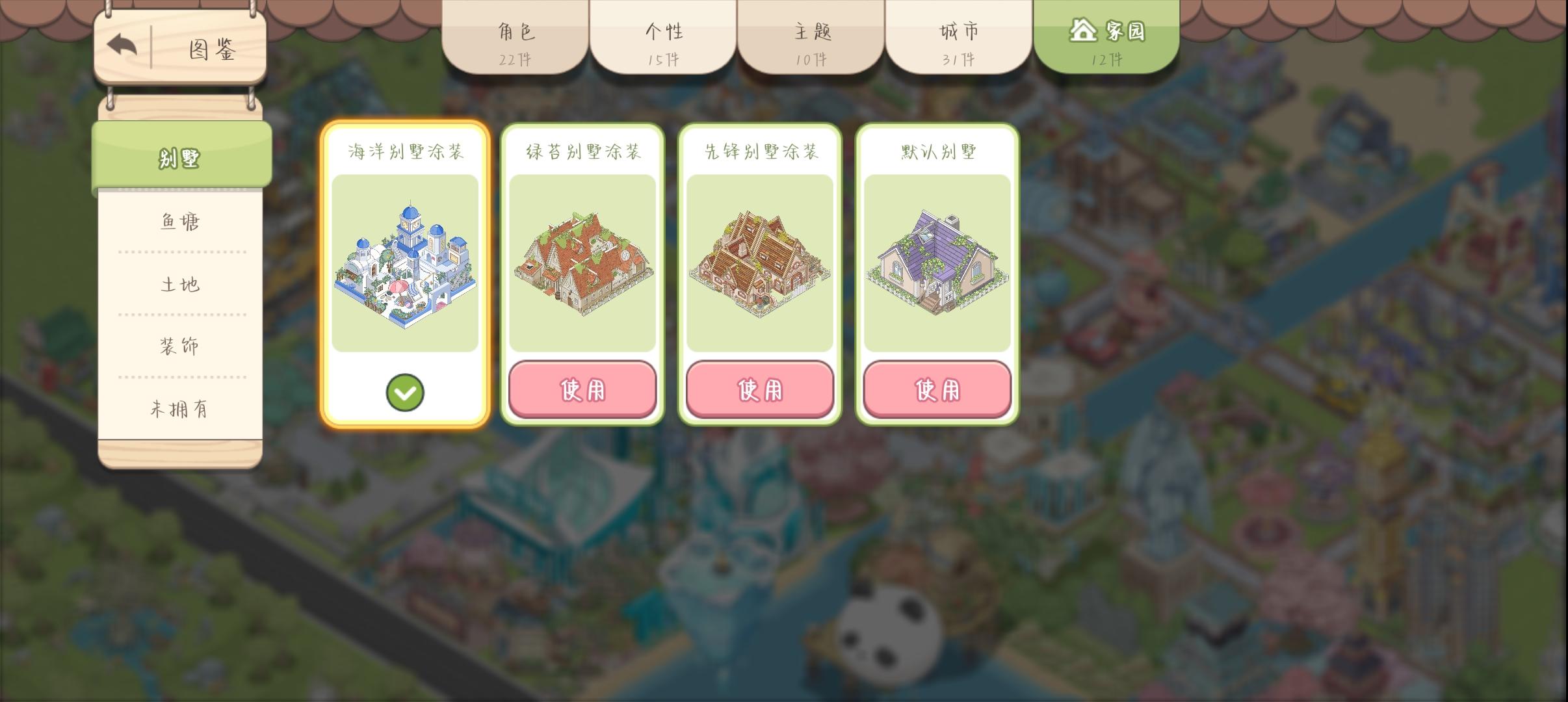
Task: Select the 主题 category showing 10件
Action: coord(811,39)
